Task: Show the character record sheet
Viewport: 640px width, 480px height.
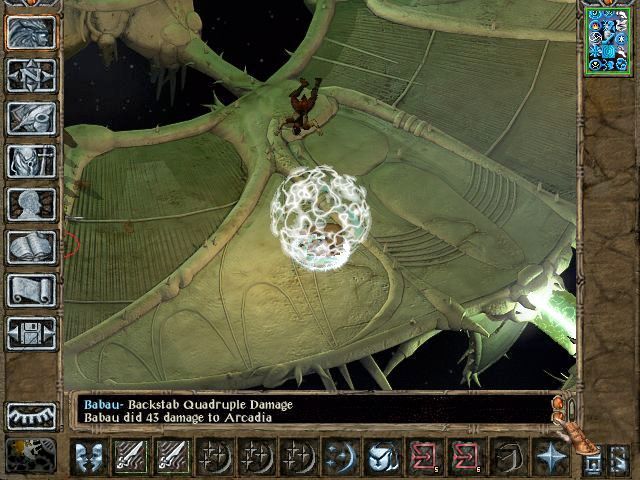Action: (32, 204)
